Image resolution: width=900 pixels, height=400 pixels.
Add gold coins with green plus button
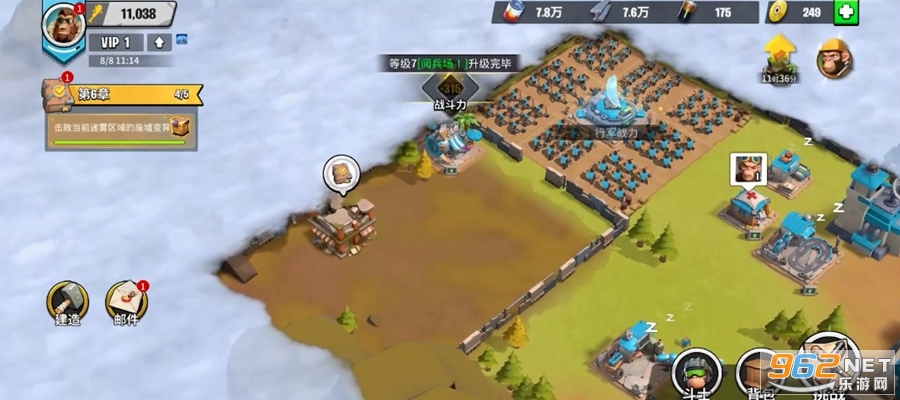(846, 13)
